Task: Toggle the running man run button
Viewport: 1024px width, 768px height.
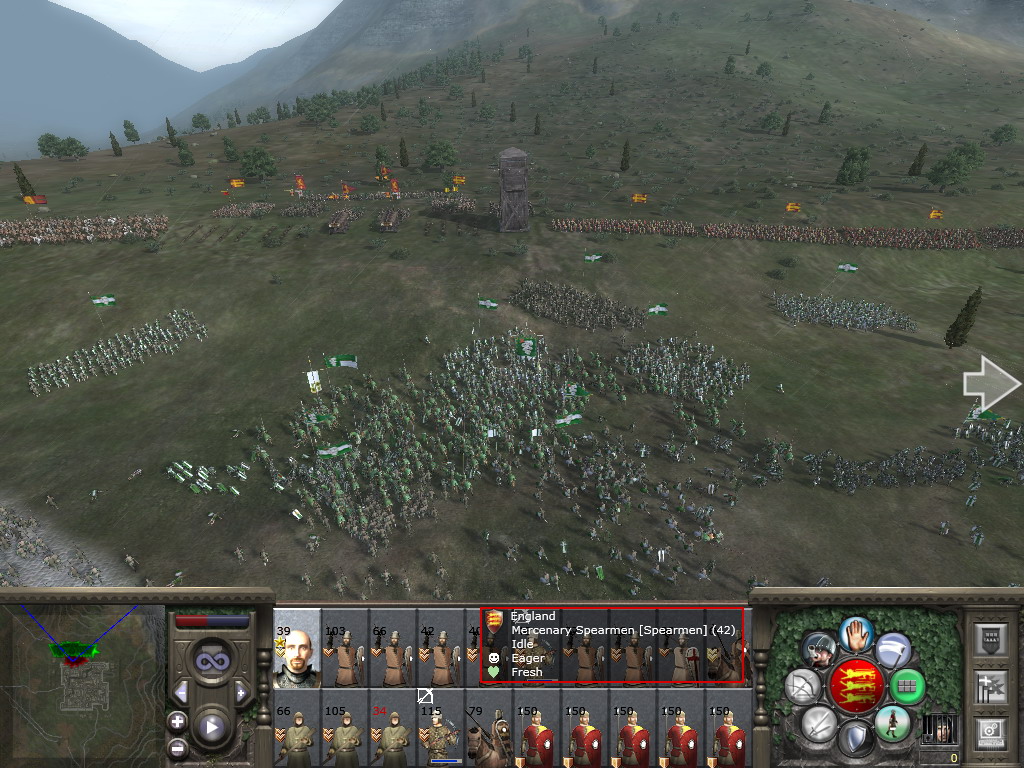Action: 892,723
